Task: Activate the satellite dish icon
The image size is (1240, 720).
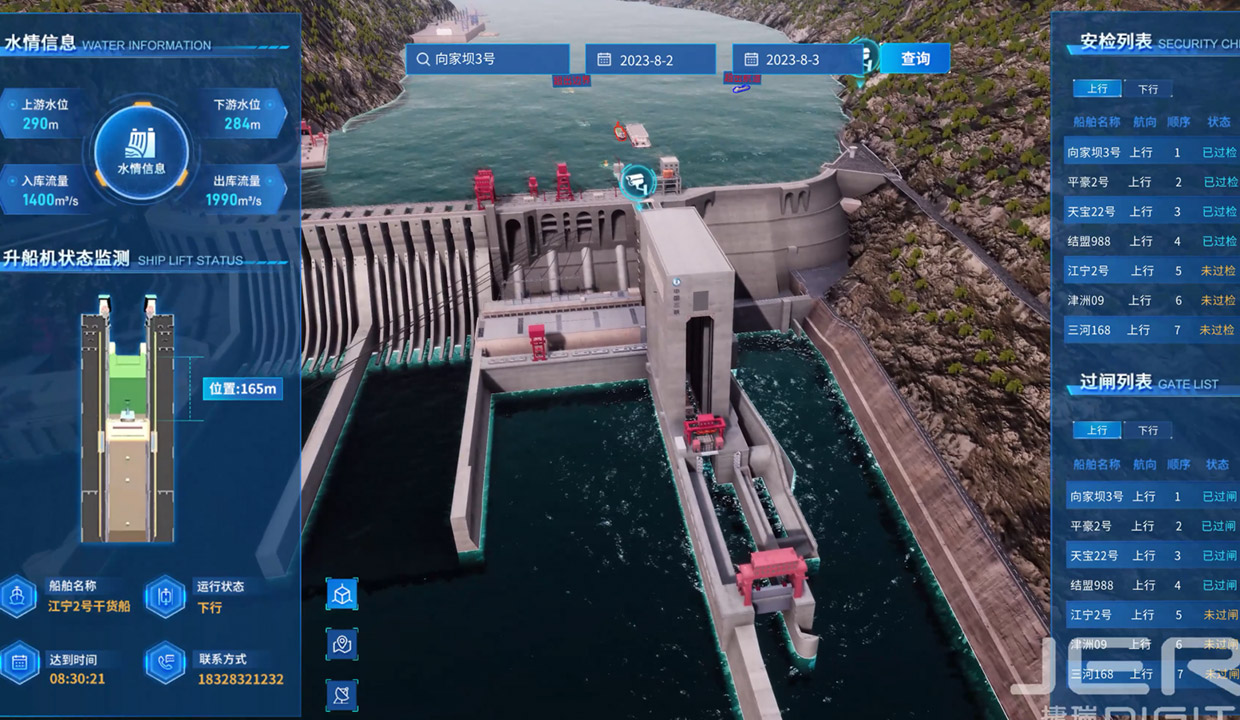Action: 342,694
